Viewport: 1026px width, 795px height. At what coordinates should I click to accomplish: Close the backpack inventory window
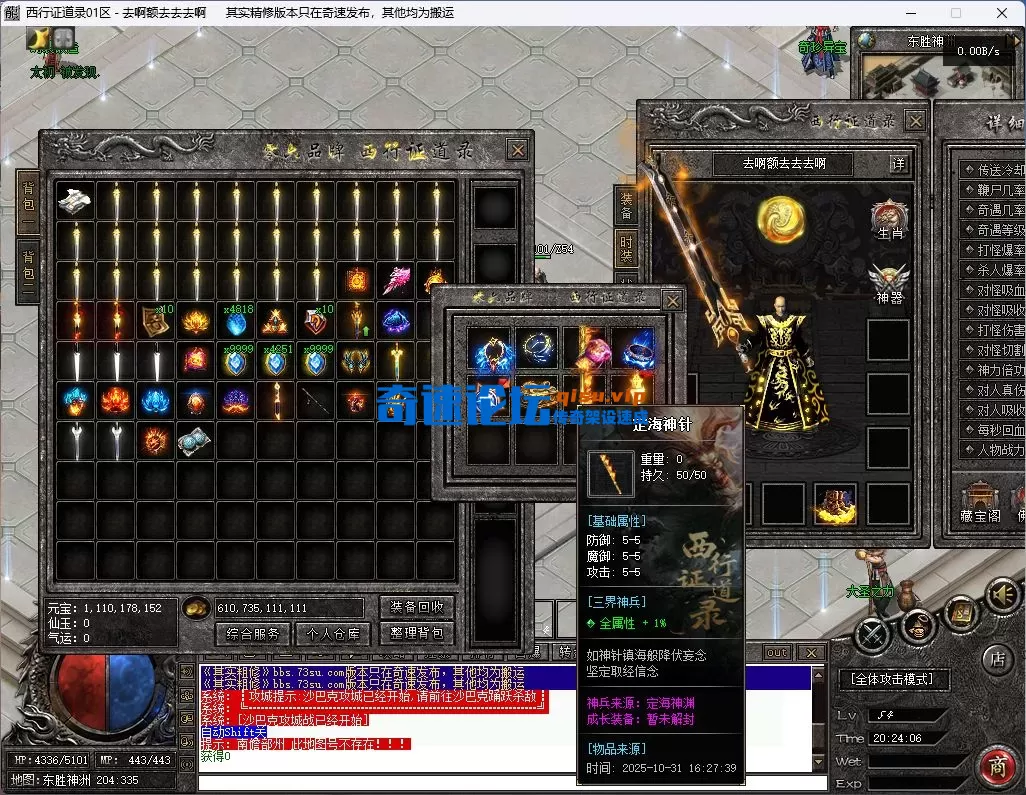(x=517, y=150)
